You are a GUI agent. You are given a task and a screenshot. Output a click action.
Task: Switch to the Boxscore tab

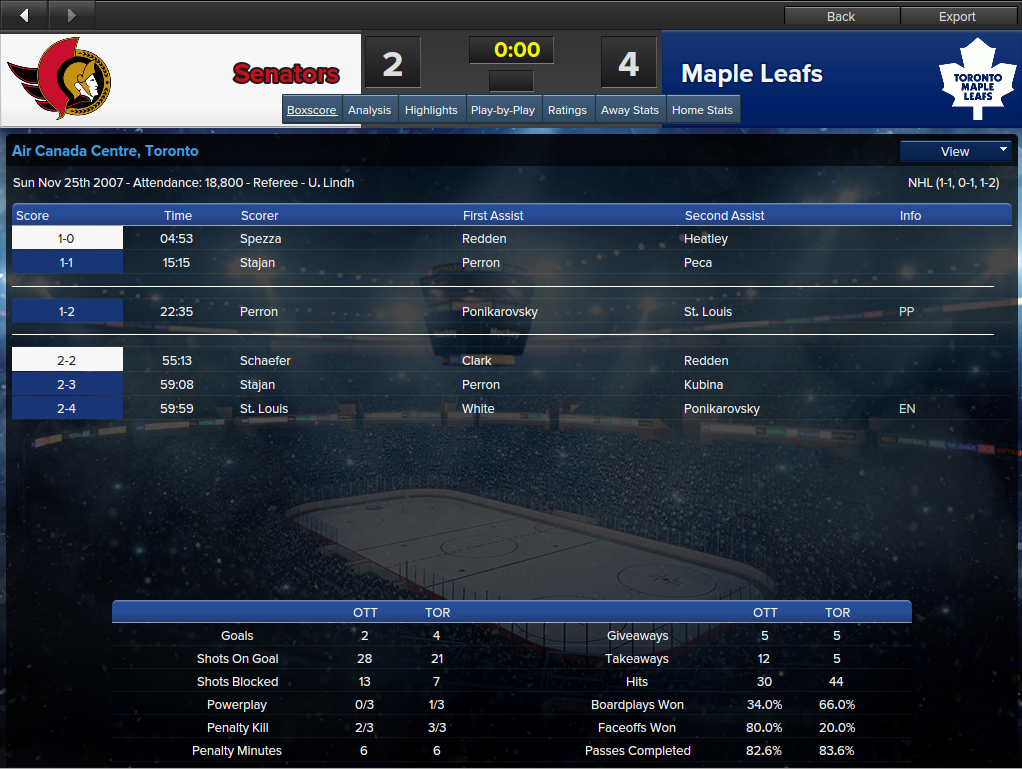point(311,110)
